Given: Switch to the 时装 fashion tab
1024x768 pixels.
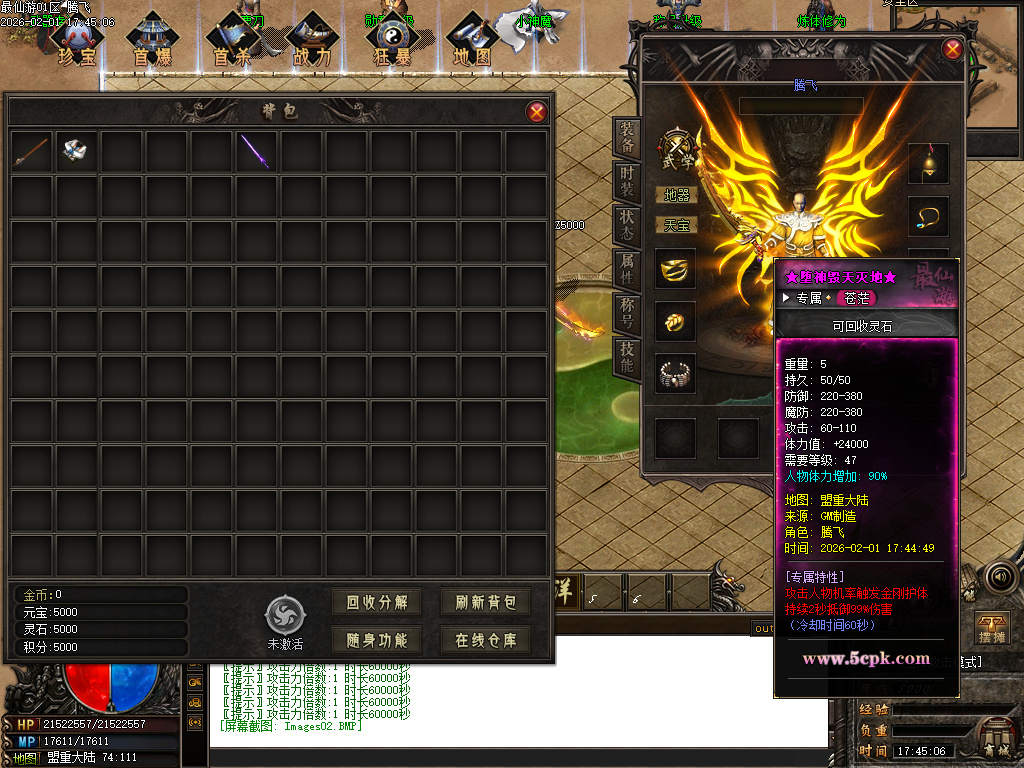Looking at the screenshot, I should click(627, 181).
